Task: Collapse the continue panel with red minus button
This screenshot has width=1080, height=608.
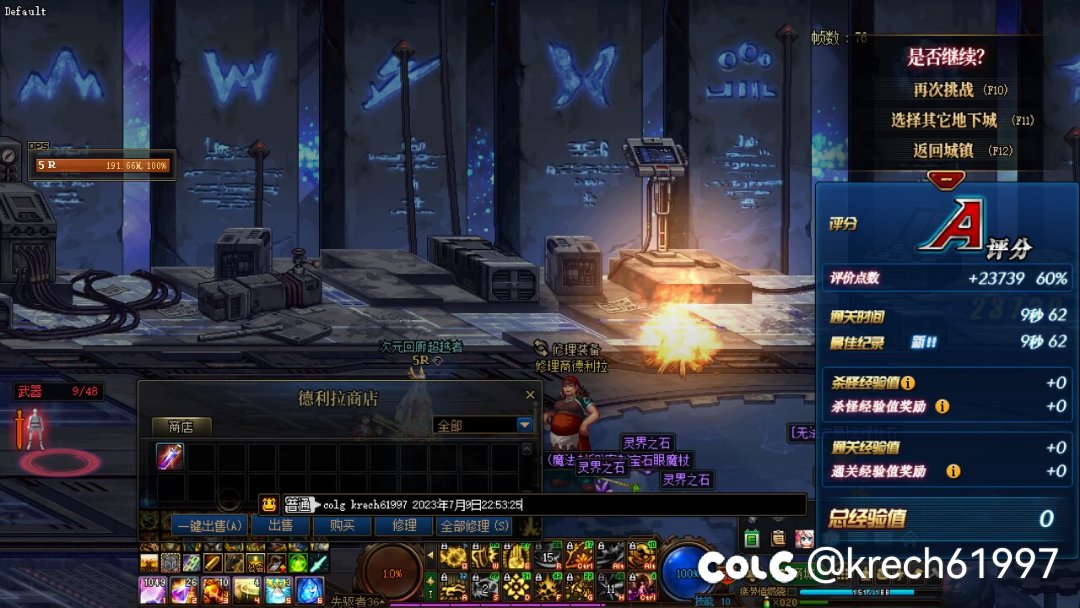Action: 945,179
